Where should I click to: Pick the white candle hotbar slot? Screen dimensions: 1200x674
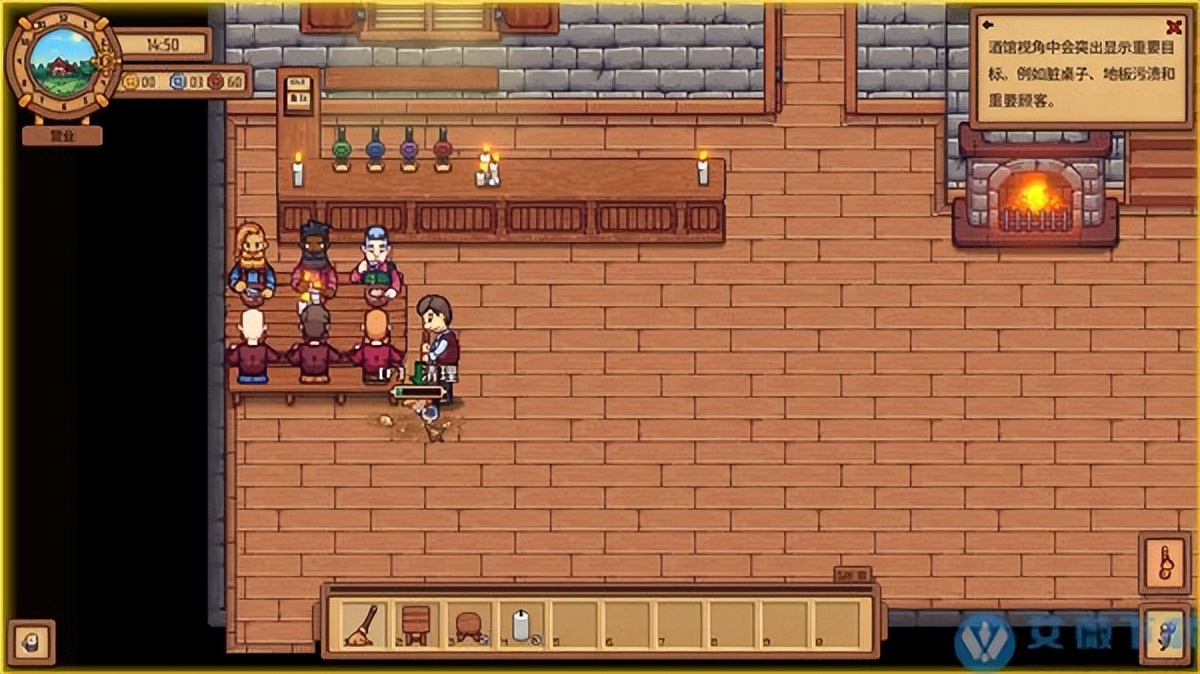521,624
